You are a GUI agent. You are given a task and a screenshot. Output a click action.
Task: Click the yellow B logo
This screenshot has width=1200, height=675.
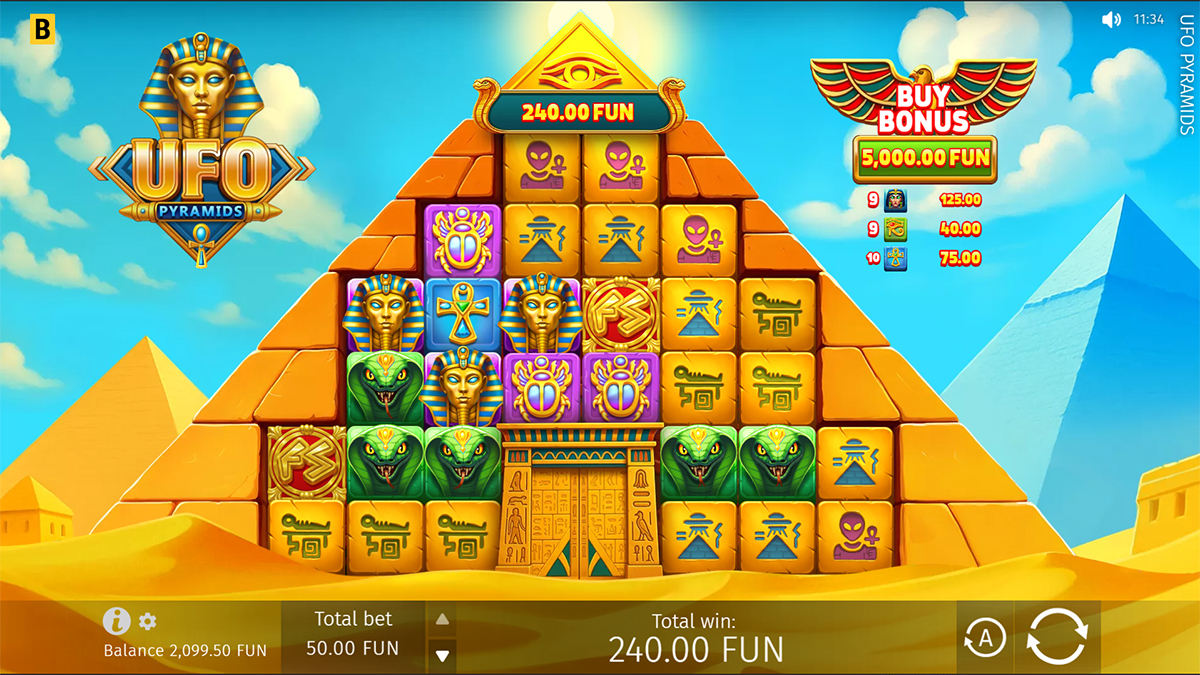tap(43, 30)
